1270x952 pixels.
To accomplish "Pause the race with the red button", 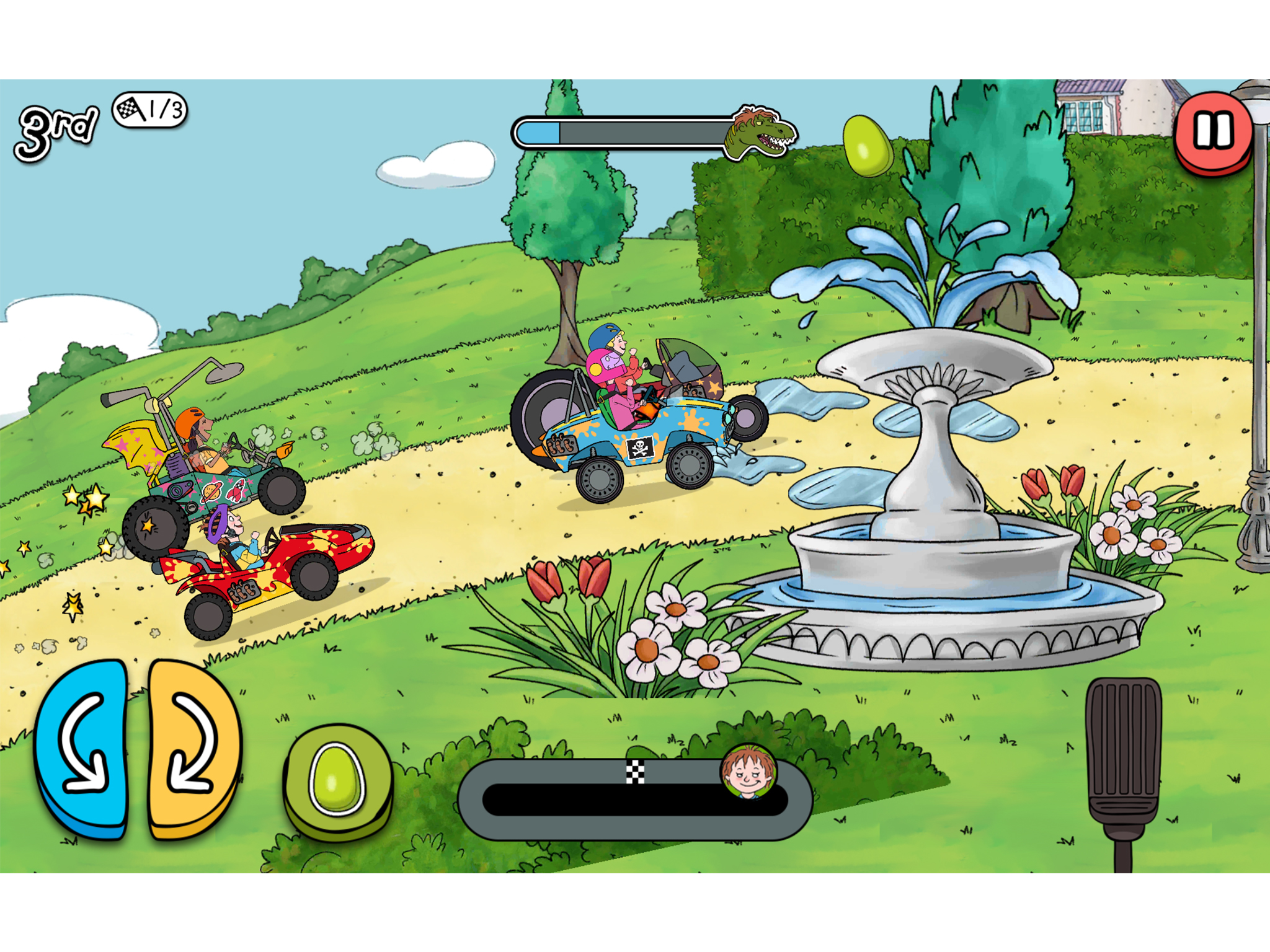I will pos(1212,132).
